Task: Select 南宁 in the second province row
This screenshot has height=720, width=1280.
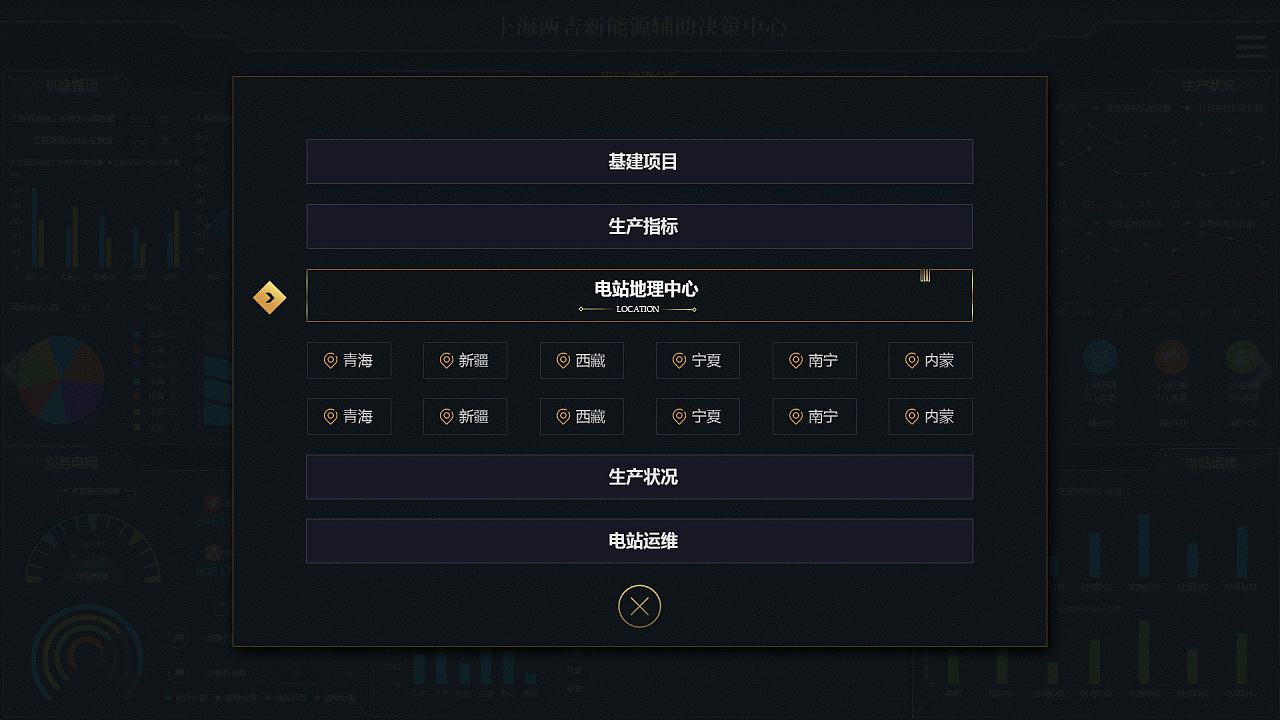Action: pyautogui.click(x=813, y=416)
